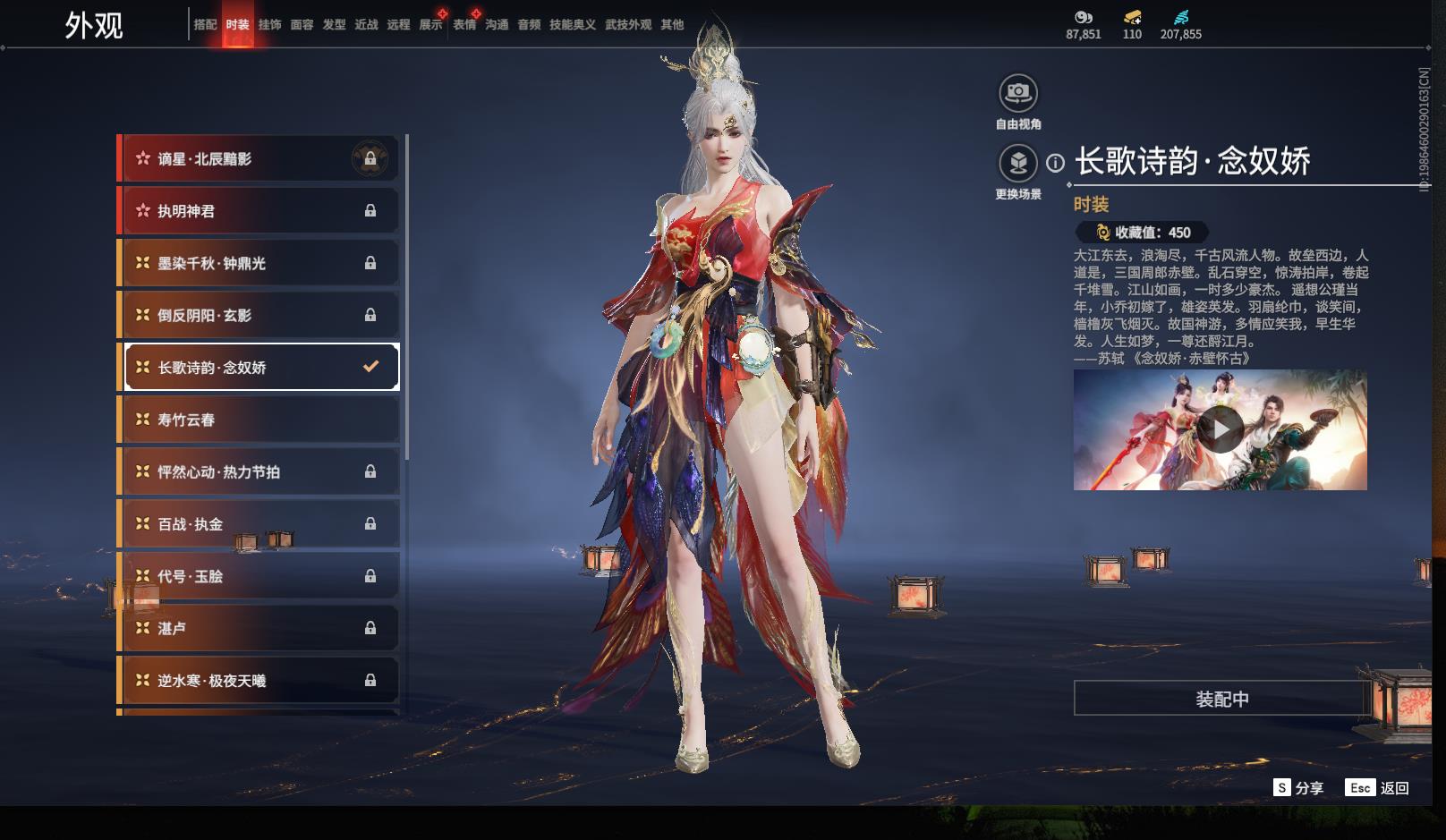Choose the 其他 tab
Image resolution: width=1446 pixels, height=840 pixels.
coord(672,25)
